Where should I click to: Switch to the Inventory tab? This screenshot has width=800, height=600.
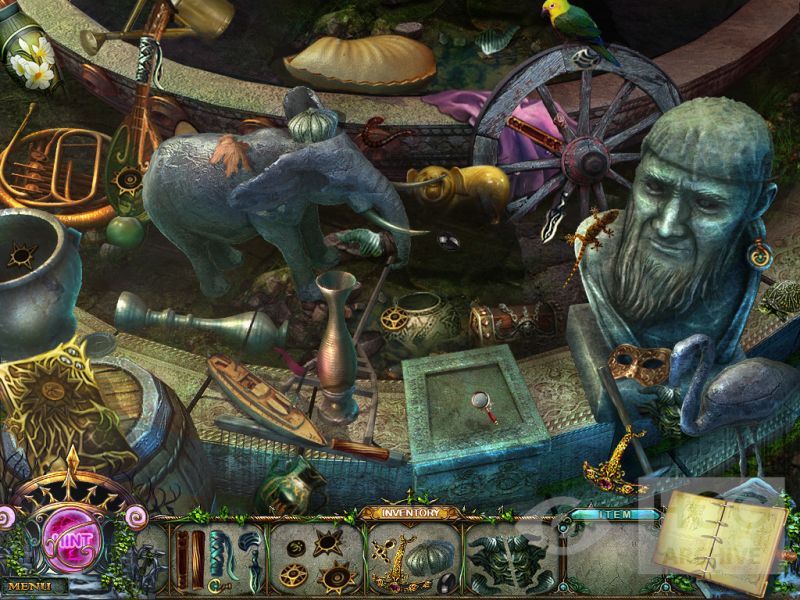pos(410,513)
